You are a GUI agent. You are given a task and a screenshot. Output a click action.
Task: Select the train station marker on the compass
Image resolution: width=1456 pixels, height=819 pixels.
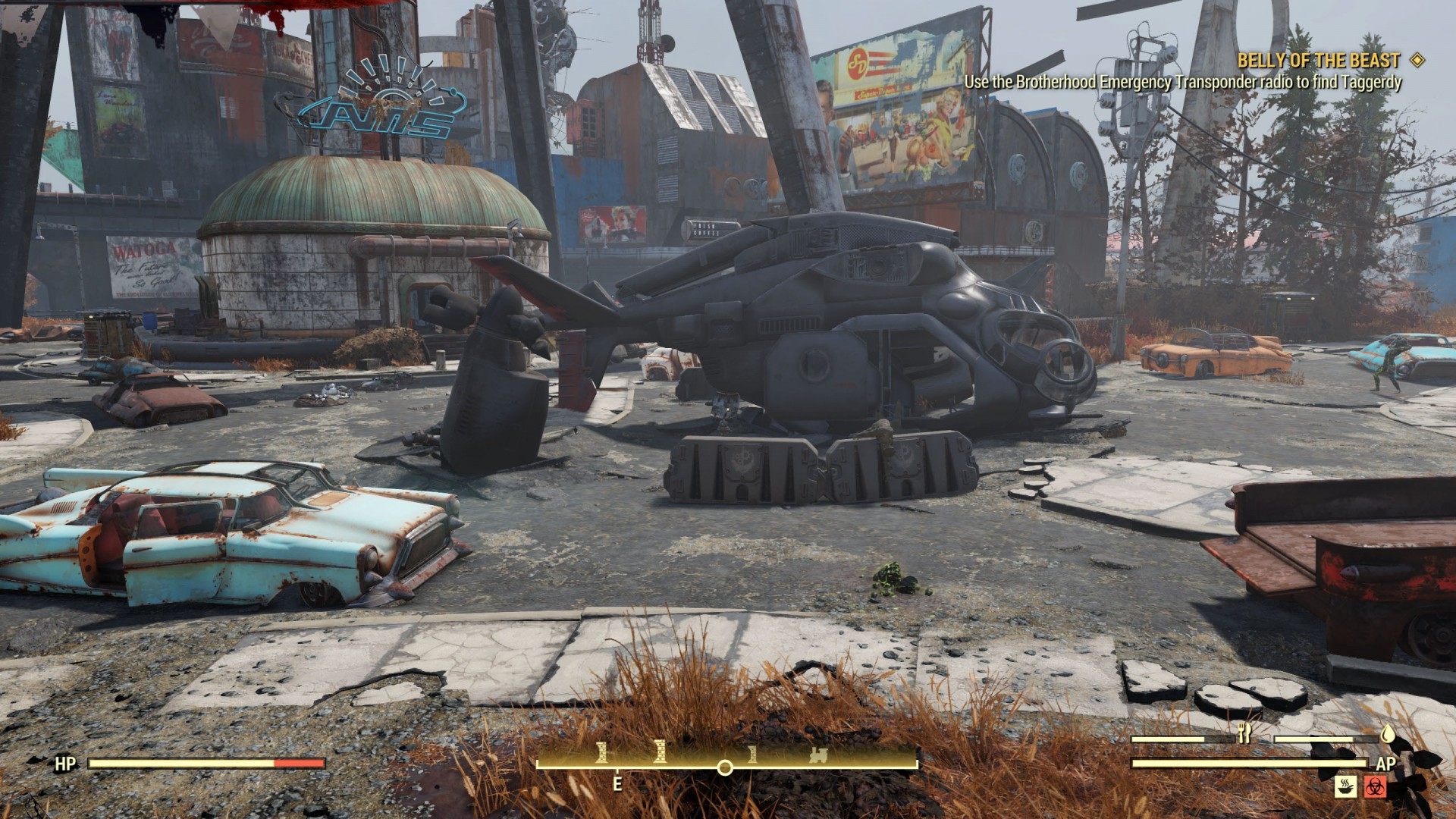pos(818,755)
